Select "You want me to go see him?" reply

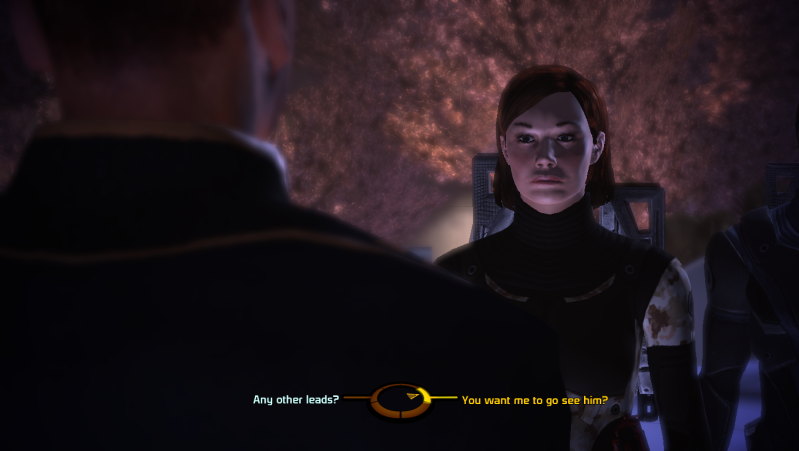(x=535, y=400)
